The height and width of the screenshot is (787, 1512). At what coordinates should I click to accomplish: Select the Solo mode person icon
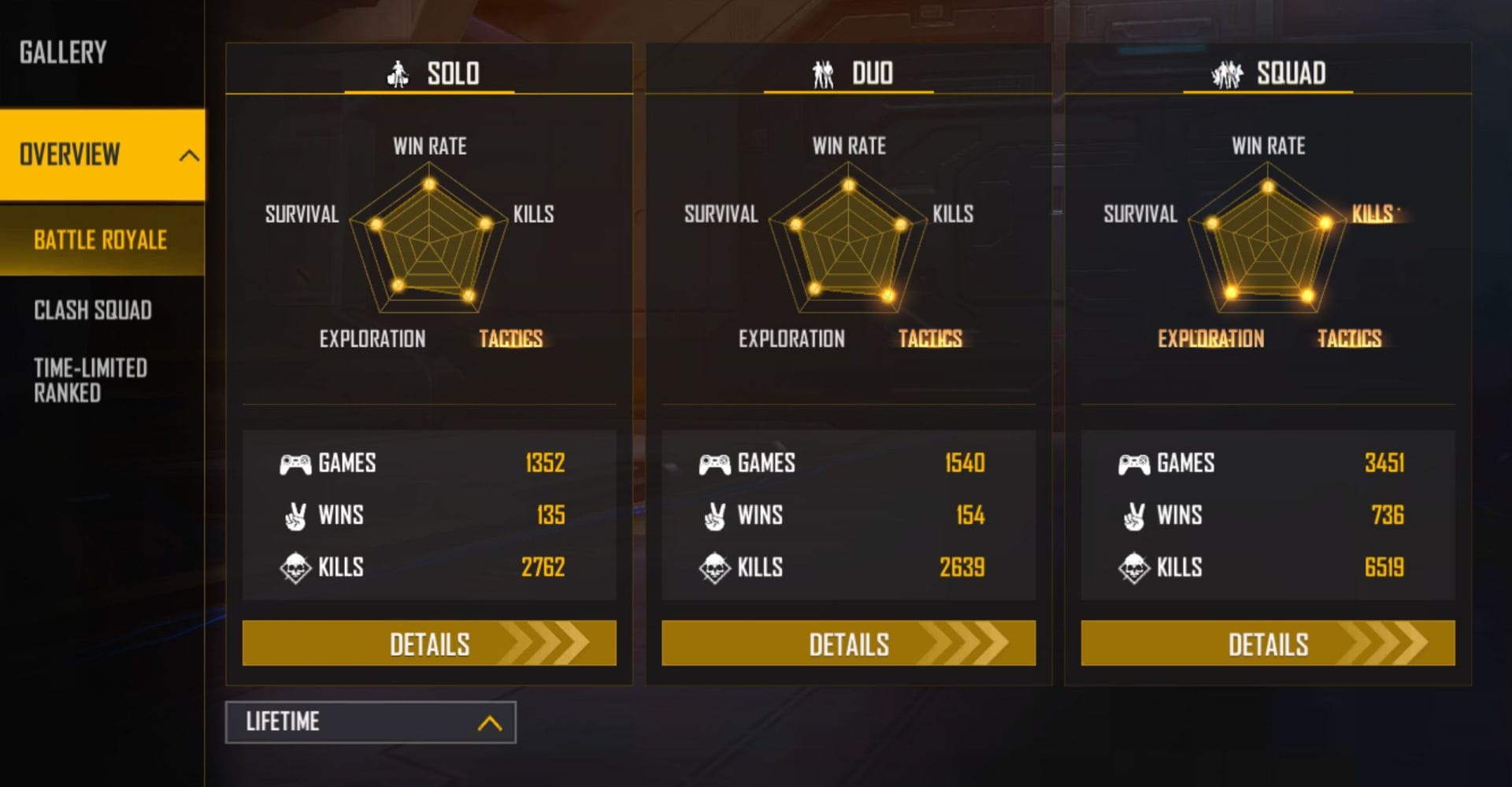[x=399, y=73]
